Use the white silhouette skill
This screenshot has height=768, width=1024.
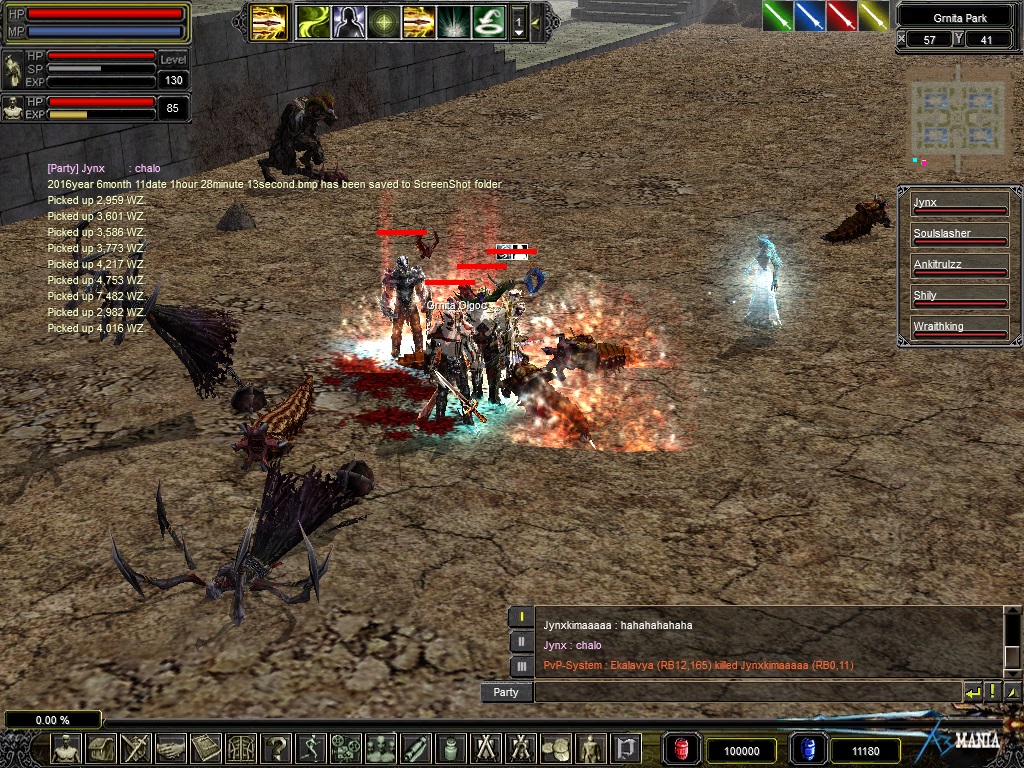(348, 21)
